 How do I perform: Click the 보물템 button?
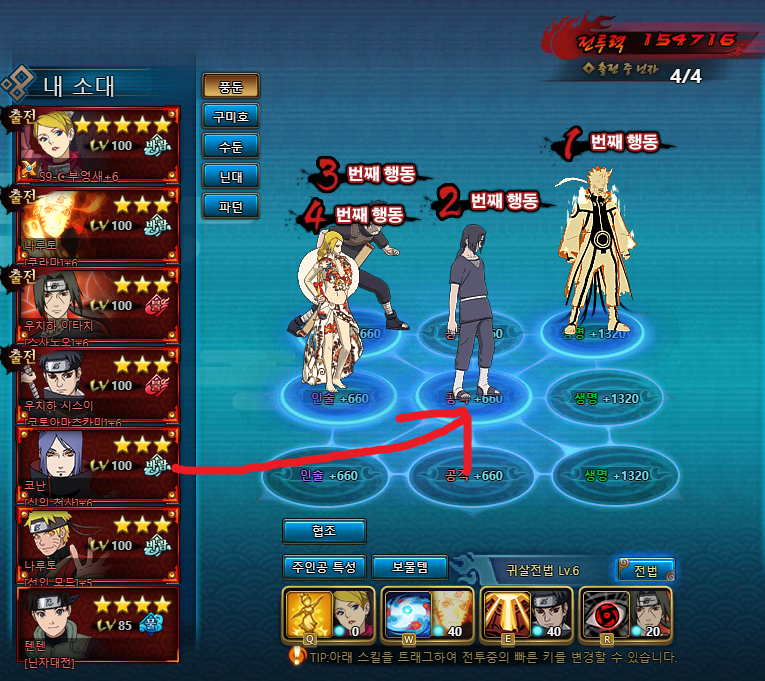pyautogui.click(x=409, y=567)
